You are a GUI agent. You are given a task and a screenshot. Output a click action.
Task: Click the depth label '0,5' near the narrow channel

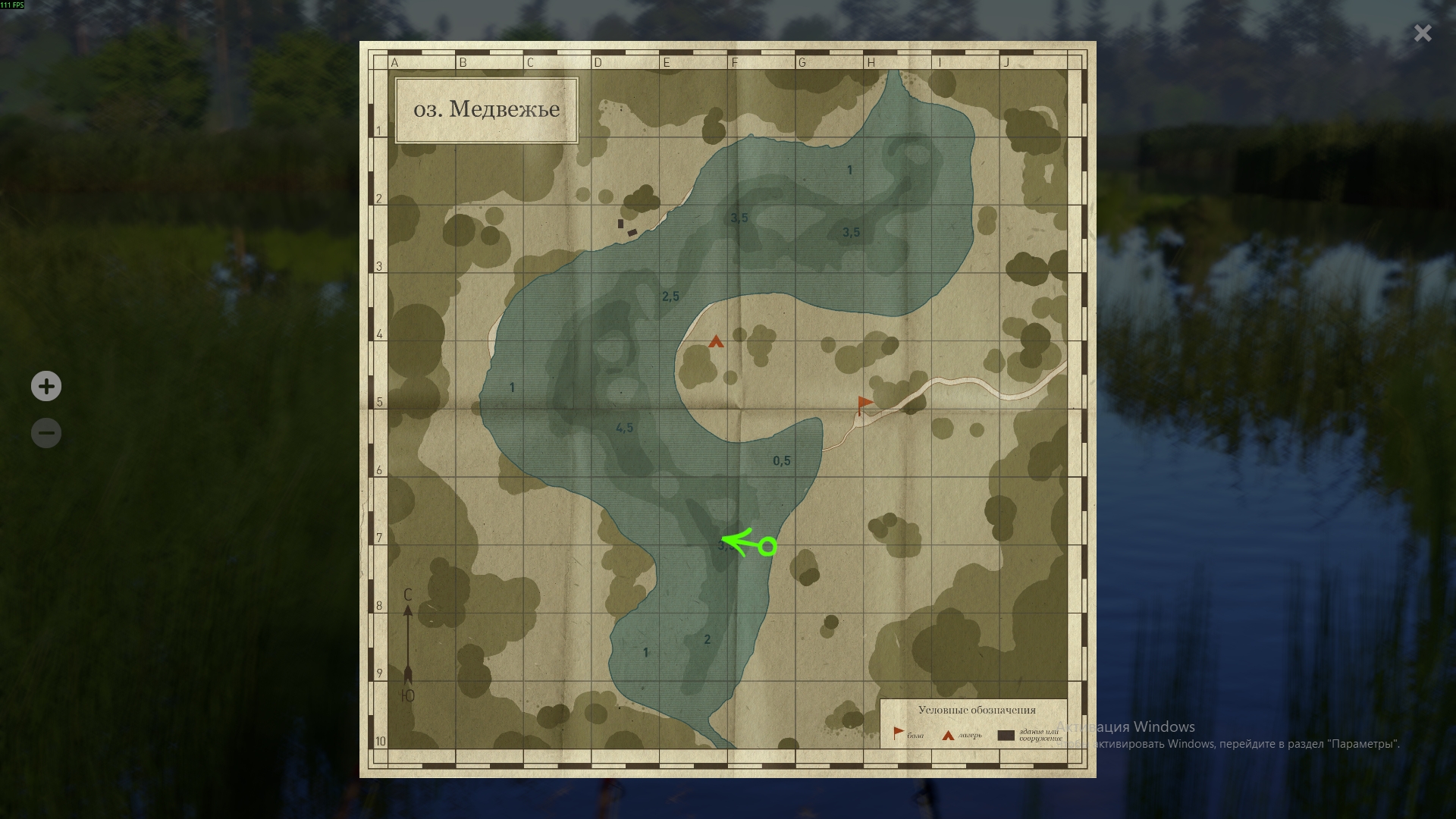coord(782,459)
